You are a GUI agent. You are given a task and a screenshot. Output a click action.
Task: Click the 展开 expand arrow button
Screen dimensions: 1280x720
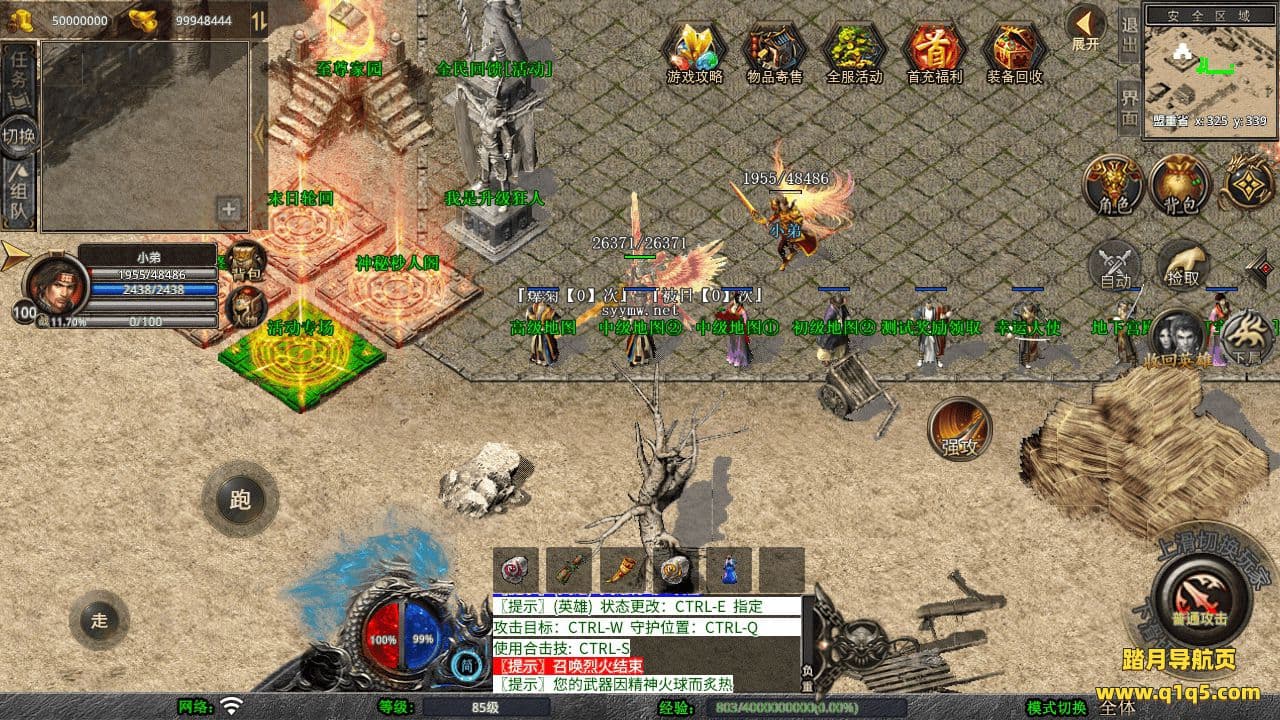point(1085,26)
